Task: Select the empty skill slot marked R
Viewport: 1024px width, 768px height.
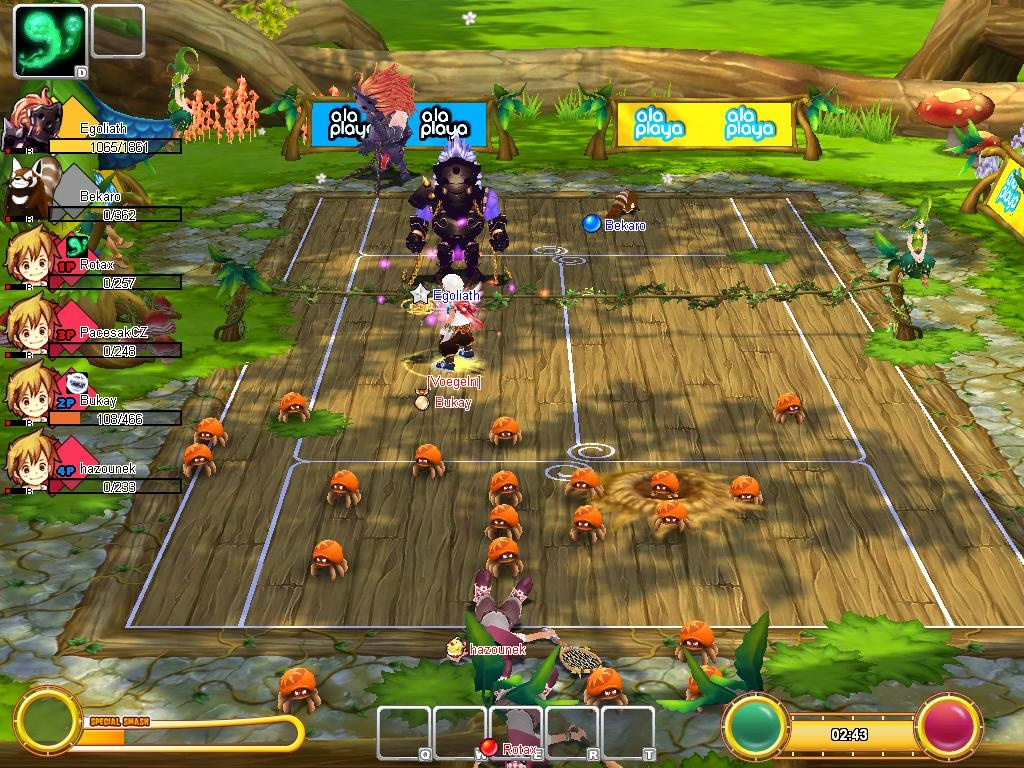Action: coord(573,733)
